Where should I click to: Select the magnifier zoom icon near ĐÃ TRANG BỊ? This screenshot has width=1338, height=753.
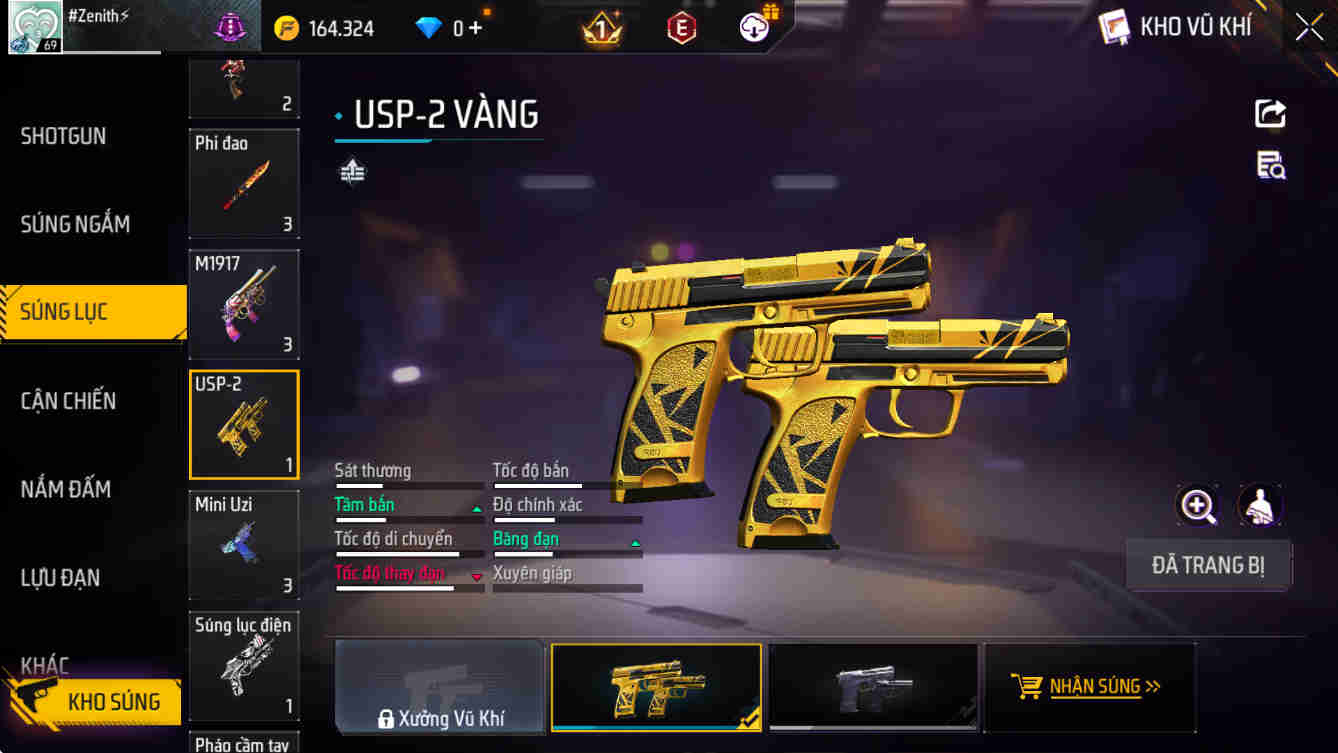coord(1197,506)
